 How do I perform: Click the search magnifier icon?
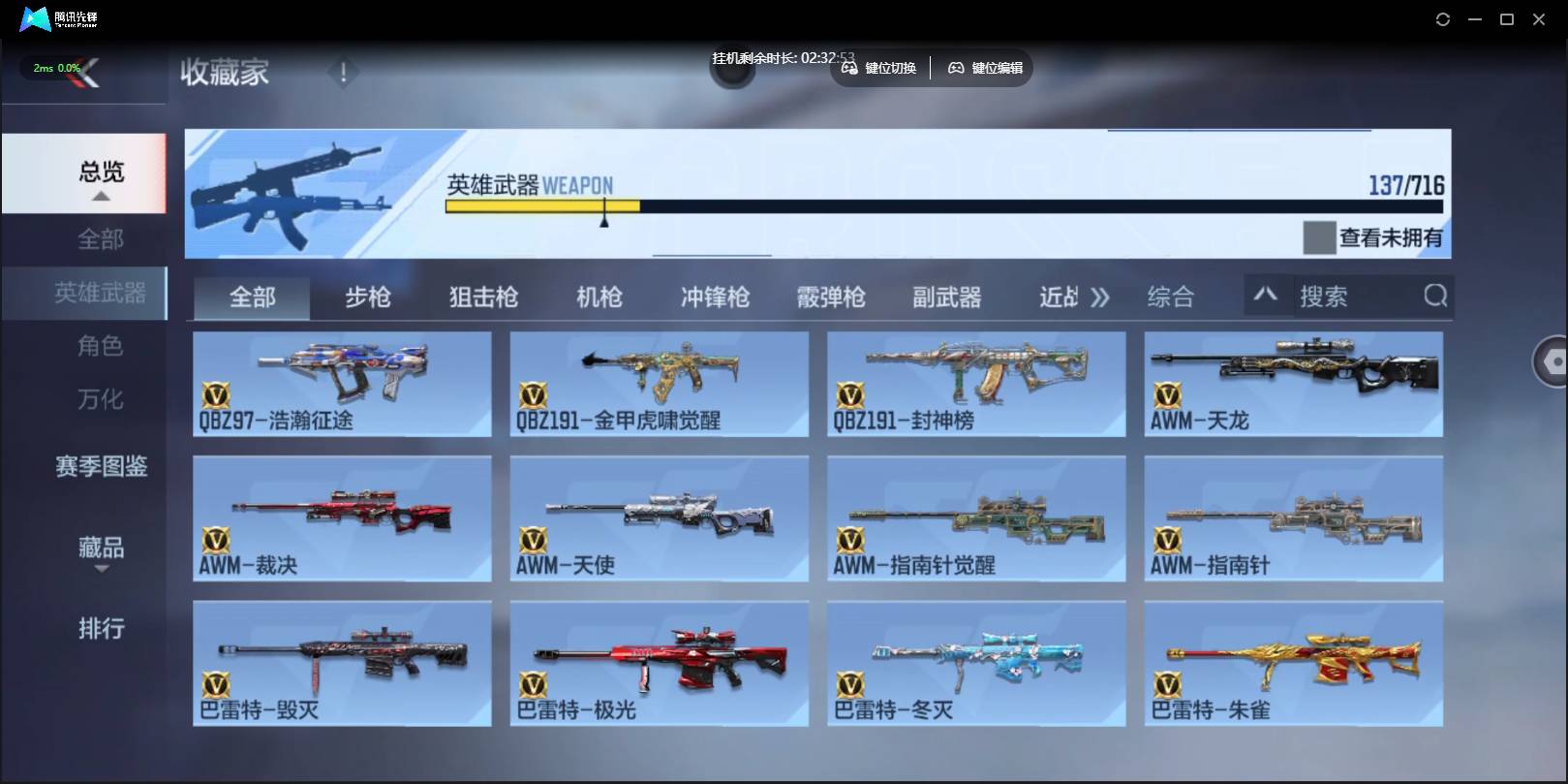point(1434,297)
